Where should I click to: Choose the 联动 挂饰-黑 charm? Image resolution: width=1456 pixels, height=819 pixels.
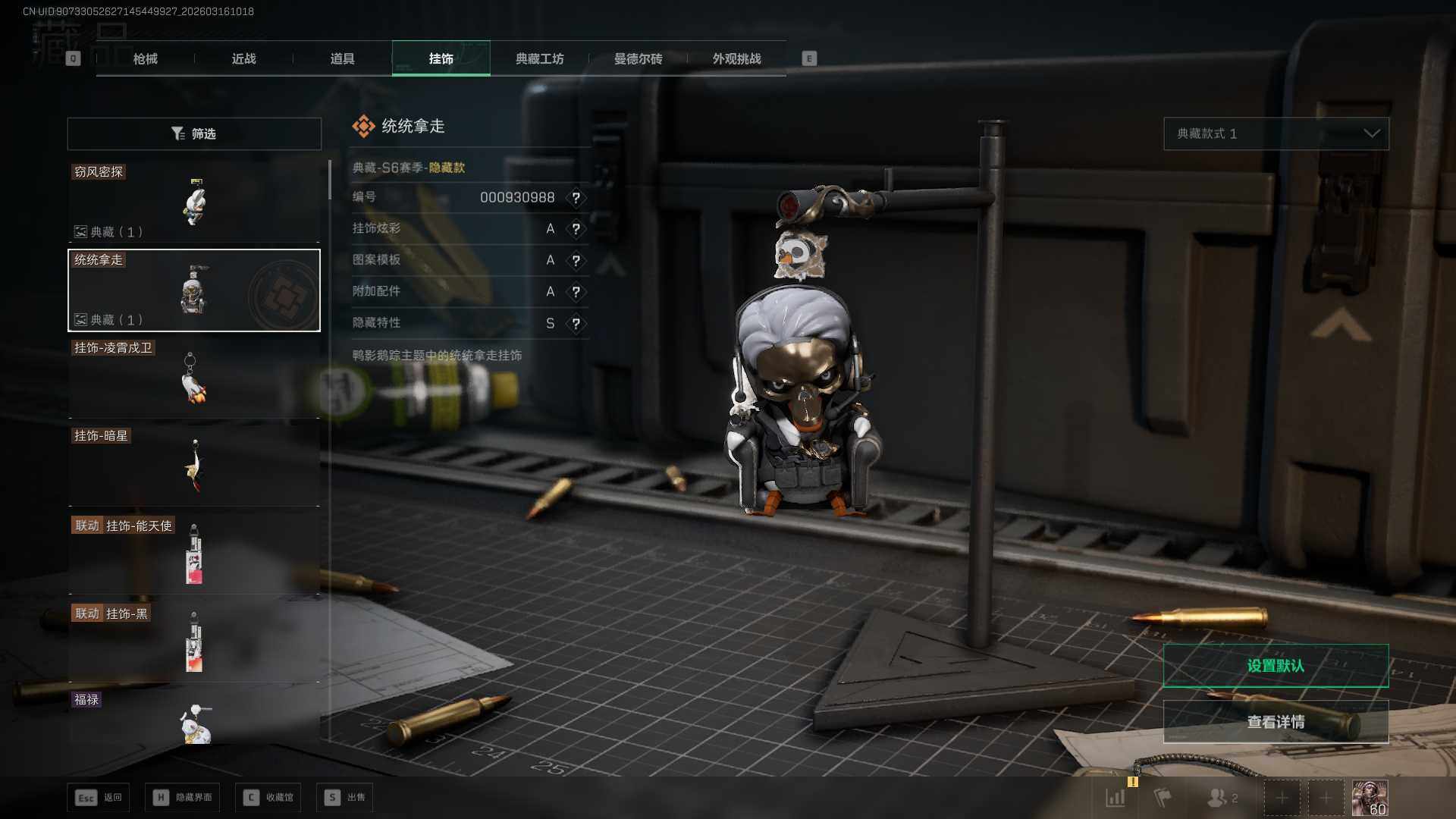[x=194, y=642]
